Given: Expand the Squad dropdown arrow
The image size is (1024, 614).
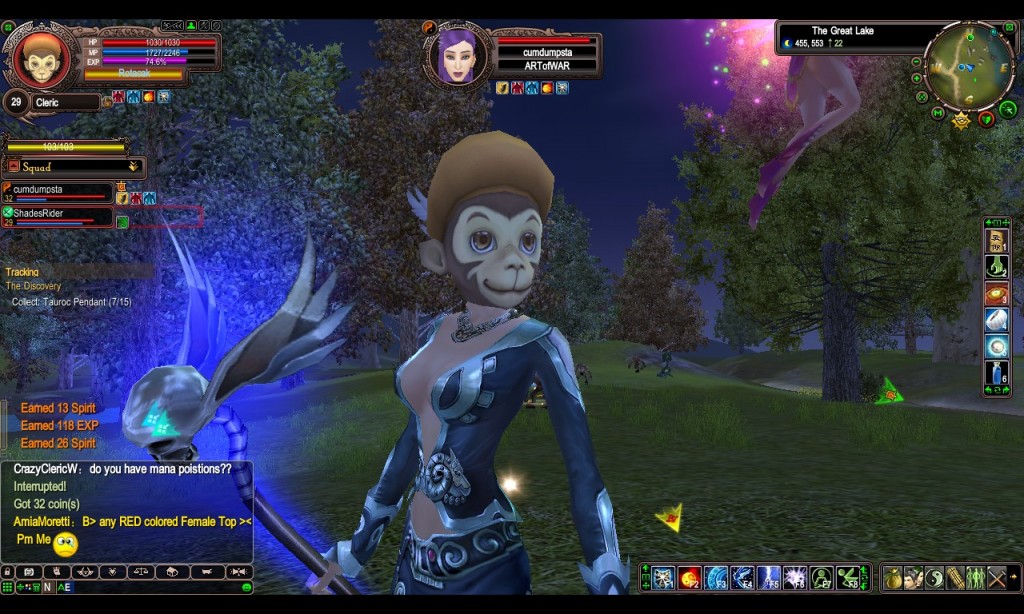Looking at the screenshot, I should pyautogui.click(x=133, y=167).
